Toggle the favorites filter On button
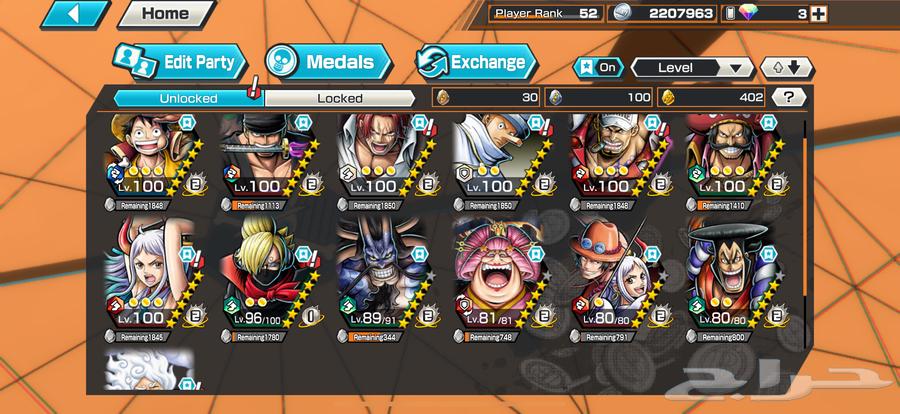Image resolution: width=900 pixels, height=414 pixels. 599,68
